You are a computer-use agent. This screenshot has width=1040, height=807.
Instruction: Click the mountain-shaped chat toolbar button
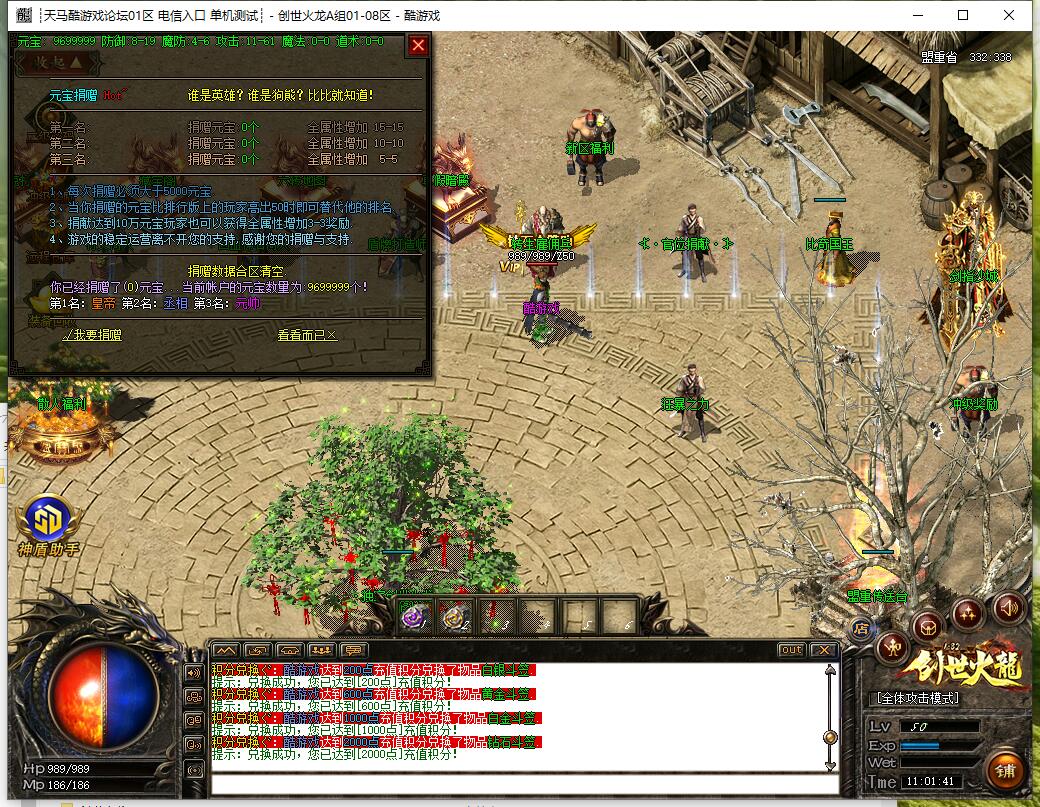coord(225,650)
